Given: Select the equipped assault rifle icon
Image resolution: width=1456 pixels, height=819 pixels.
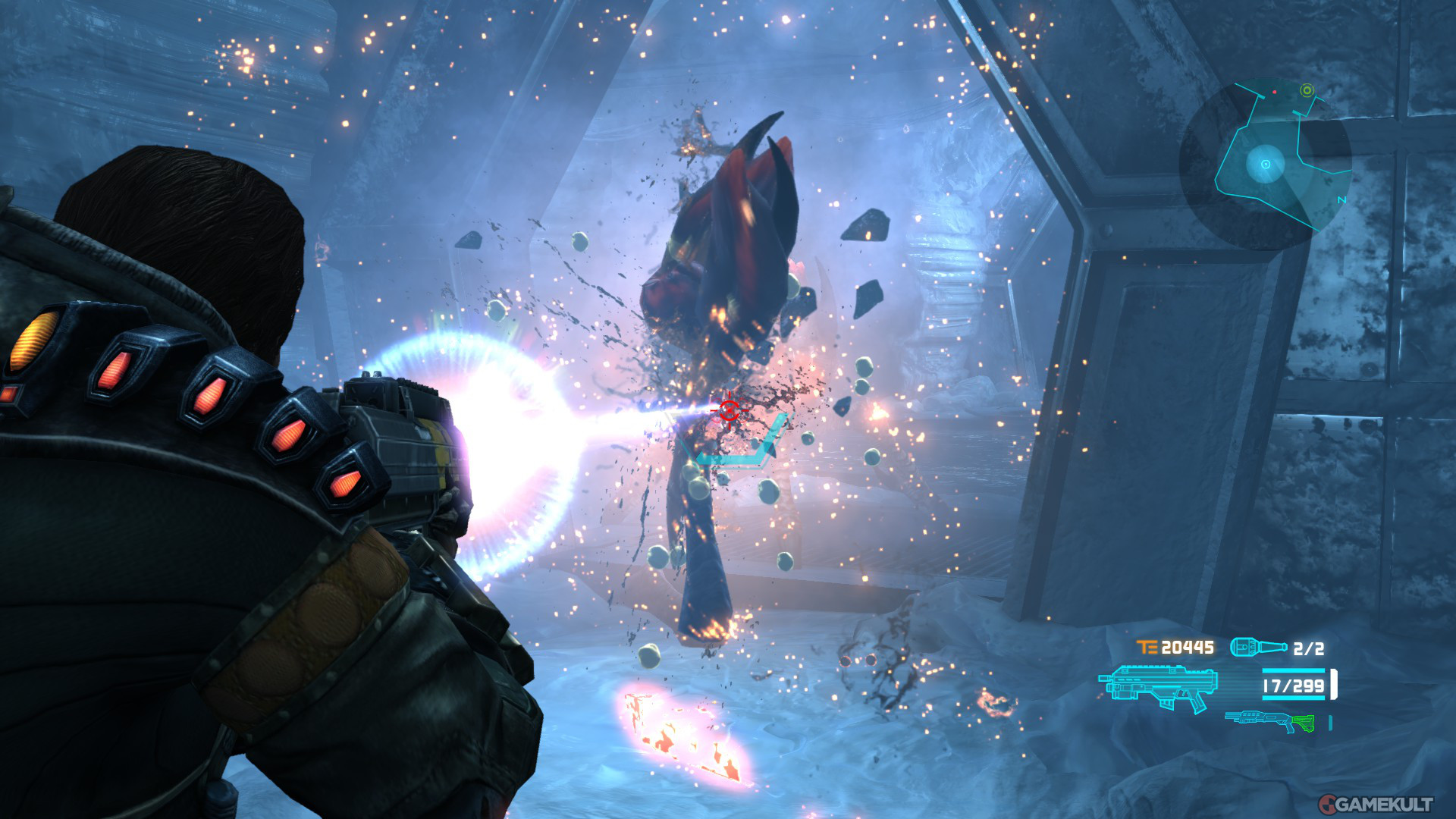Looking at the screenshot, I should (x=1158, y=687).
